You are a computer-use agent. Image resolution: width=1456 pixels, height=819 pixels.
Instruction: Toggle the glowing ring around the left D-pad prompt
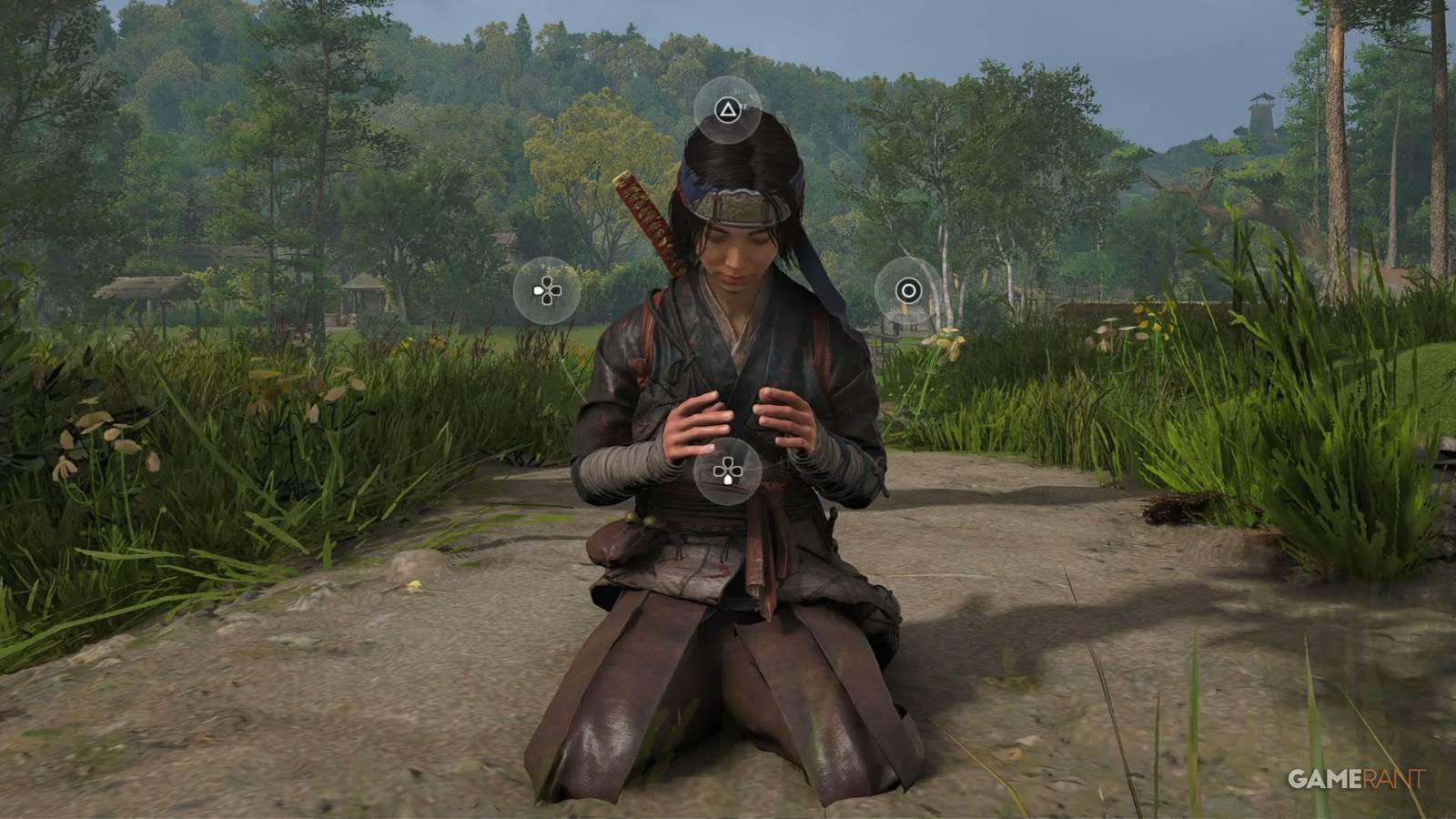tap(546, 293)
